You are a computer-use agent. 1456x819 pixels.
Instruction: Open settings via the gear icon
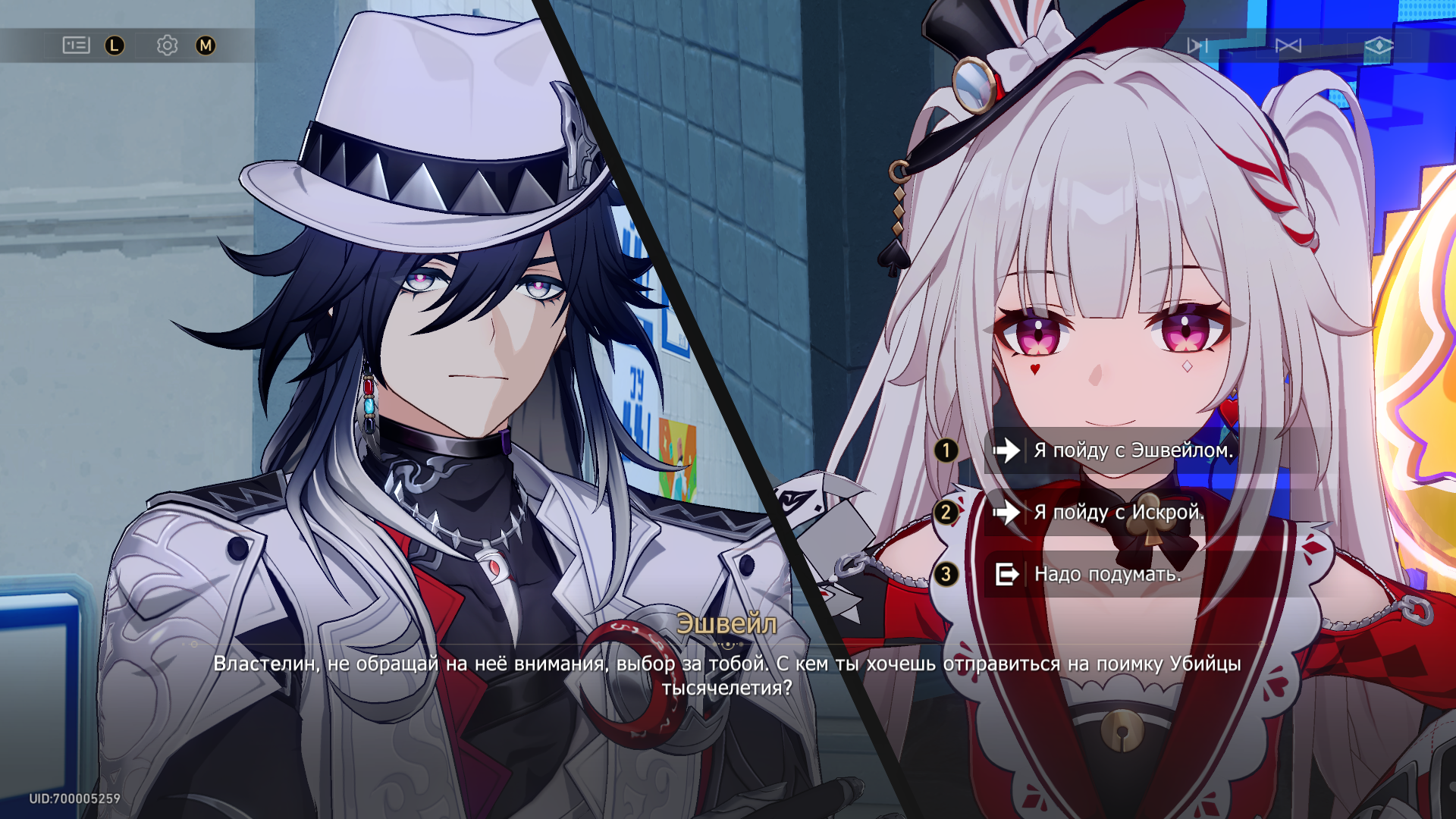click(167, 45)
